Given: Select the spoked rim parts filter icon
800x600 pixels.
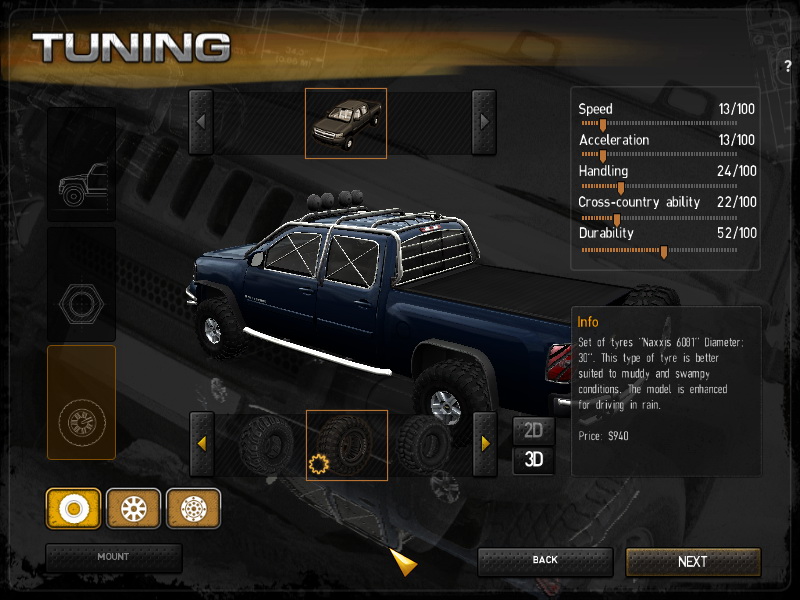Looking at the screenshot, I should pyautogui.click(x=133, y=509).
